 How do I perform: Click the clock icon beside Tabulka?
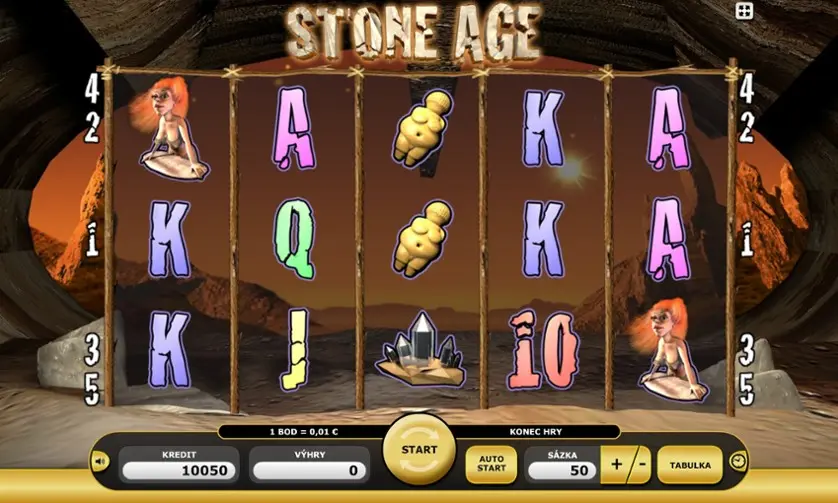click(738, 461)
